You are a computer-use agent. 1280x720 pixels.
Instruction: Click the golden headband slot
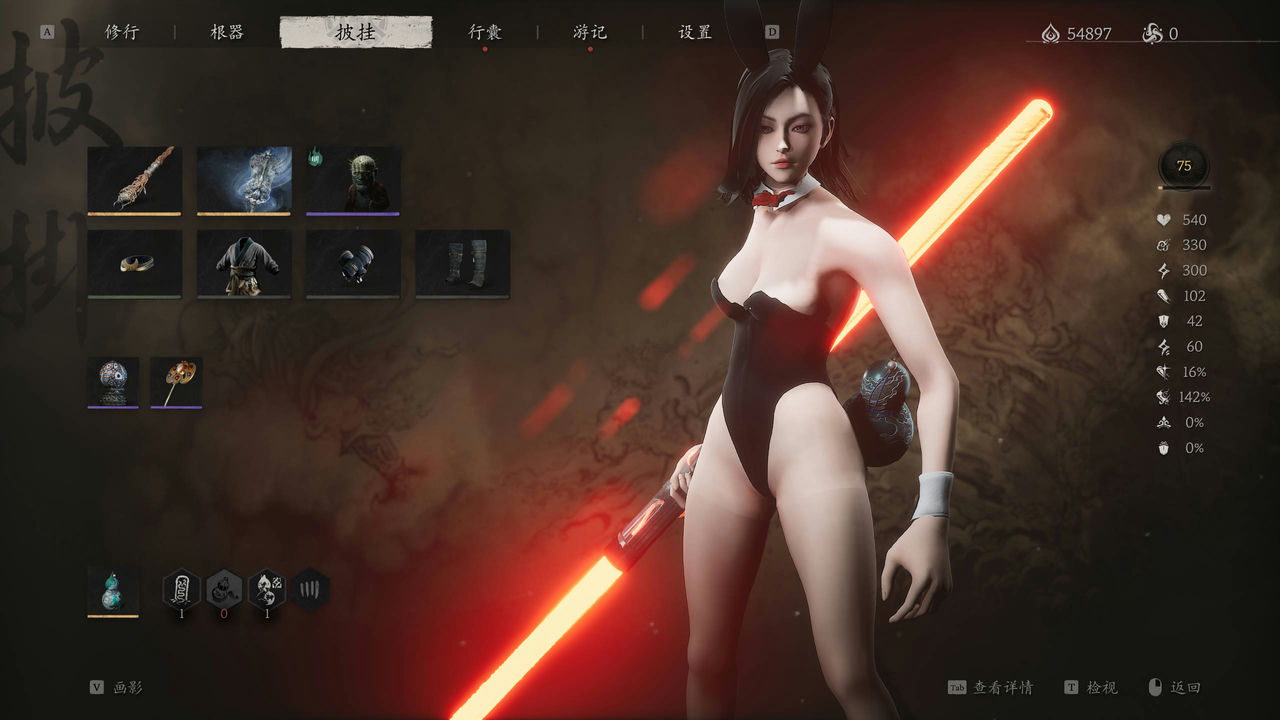134,263
